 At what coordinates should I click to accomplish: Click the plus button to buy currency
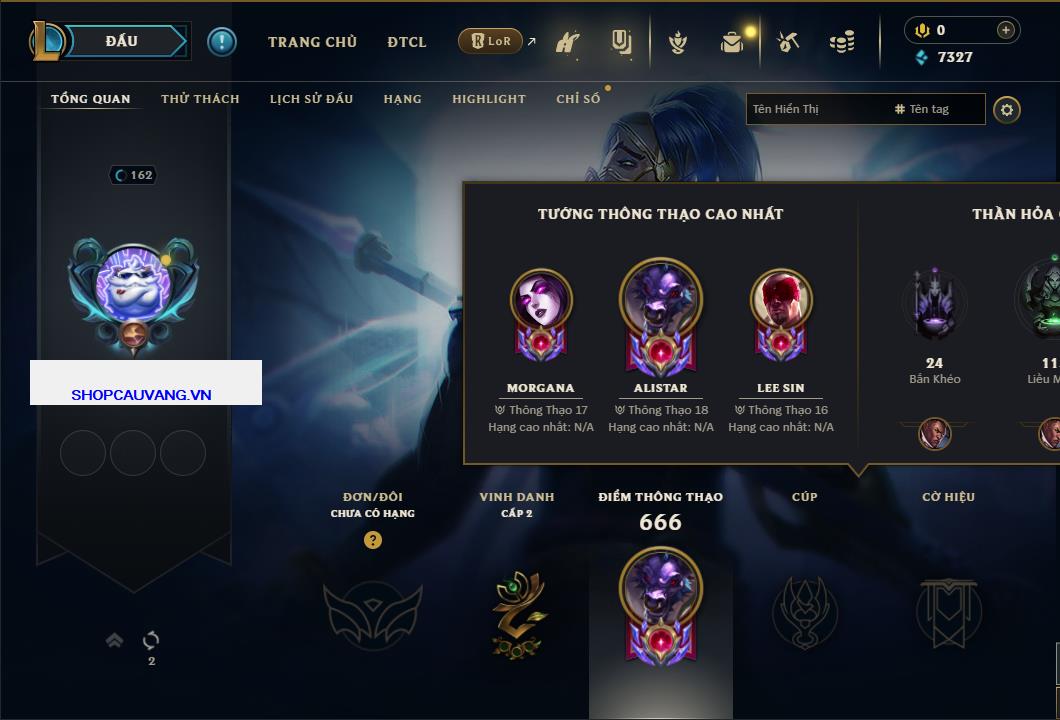tap(1006, 30)
